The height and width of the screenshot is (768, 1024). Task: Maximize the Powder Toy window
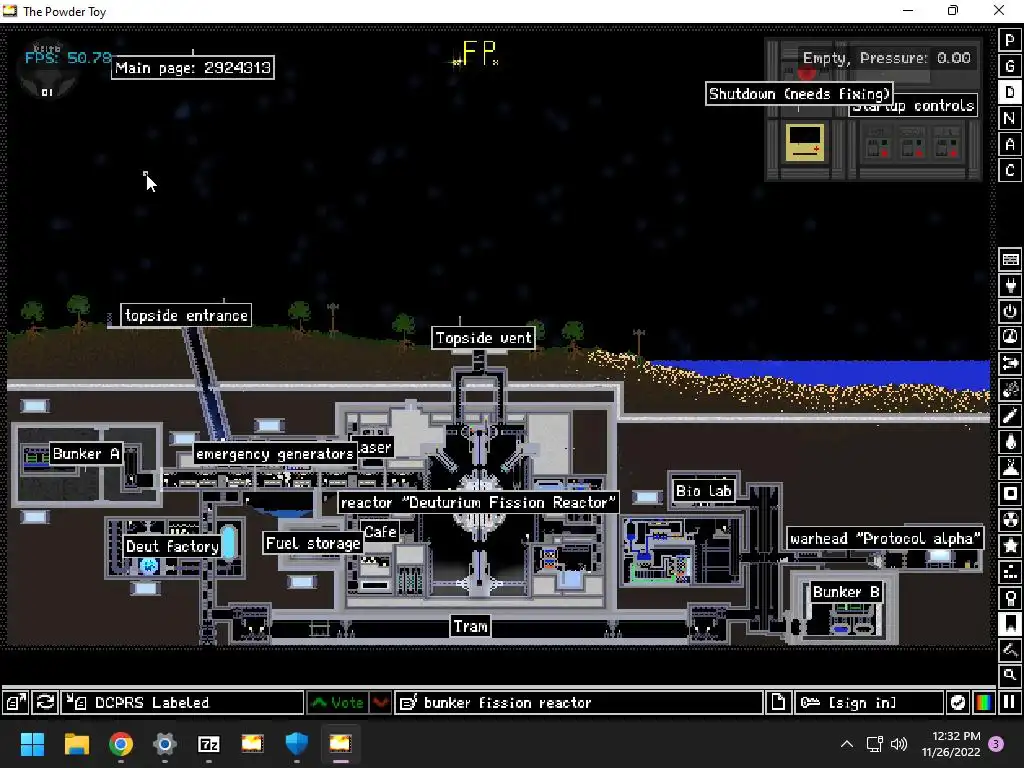952,11
